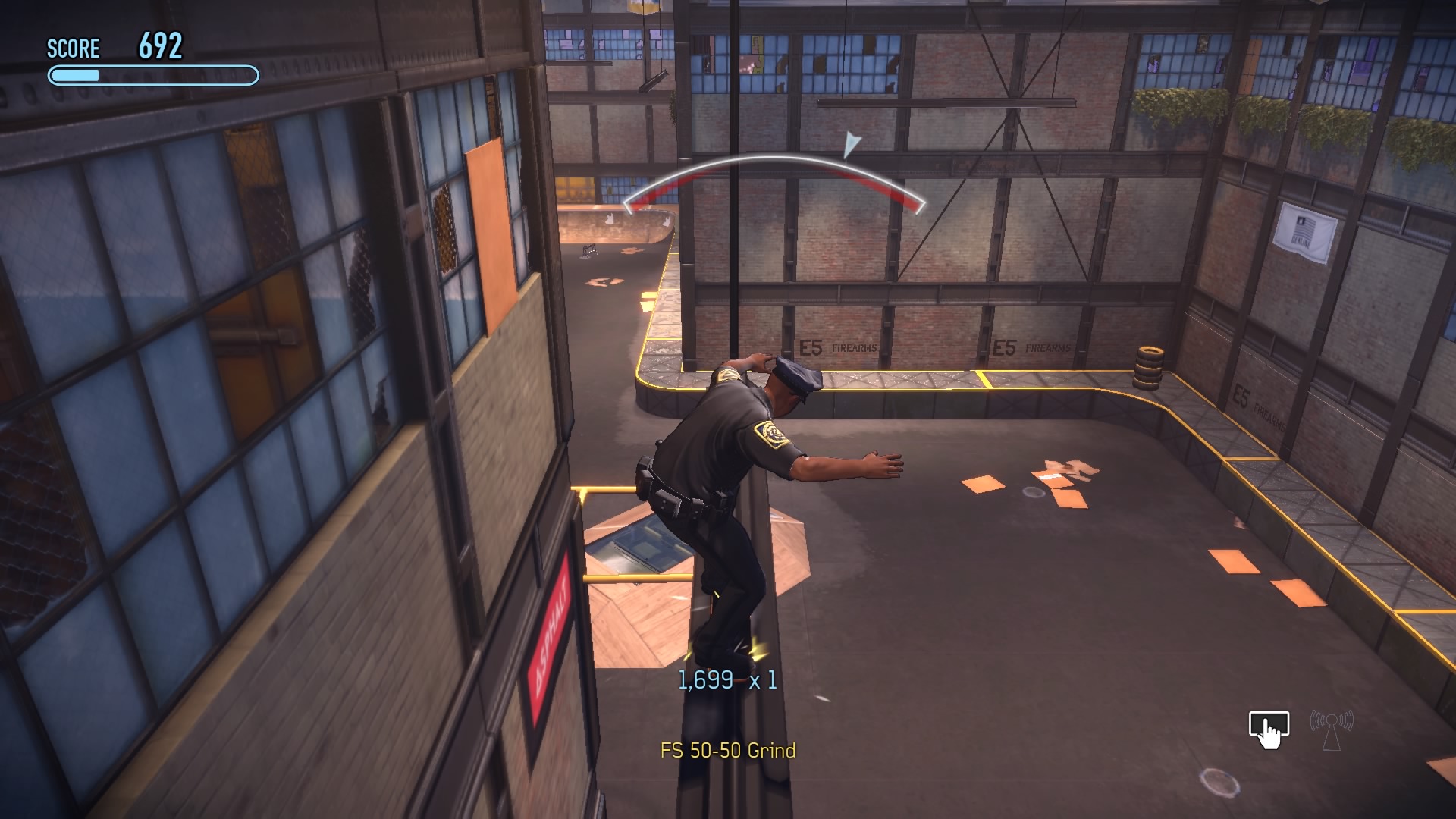Click the police officer's blue cap

795,376
